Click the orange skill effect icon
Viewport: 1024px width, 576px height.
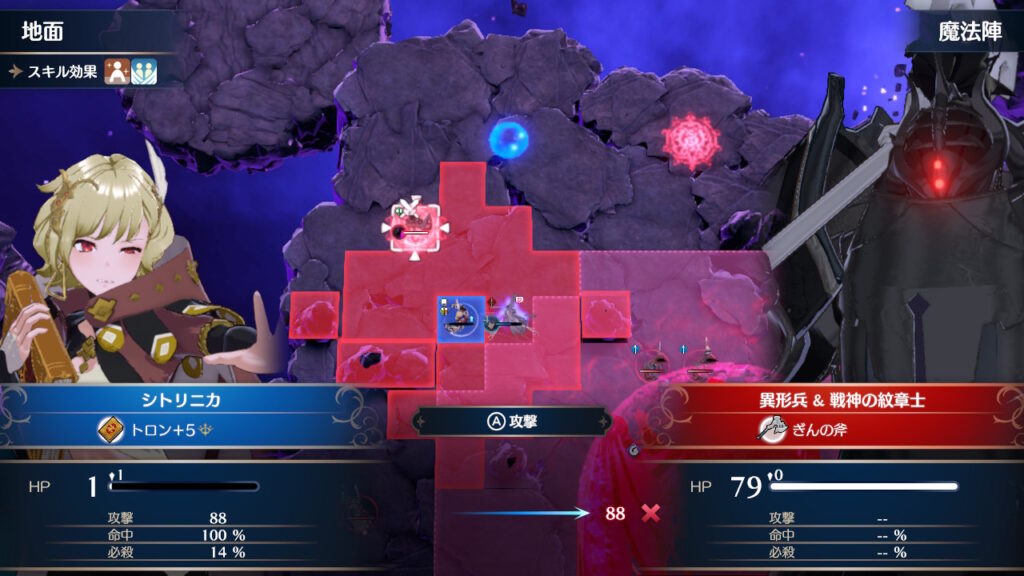click(x=117, y=71)
